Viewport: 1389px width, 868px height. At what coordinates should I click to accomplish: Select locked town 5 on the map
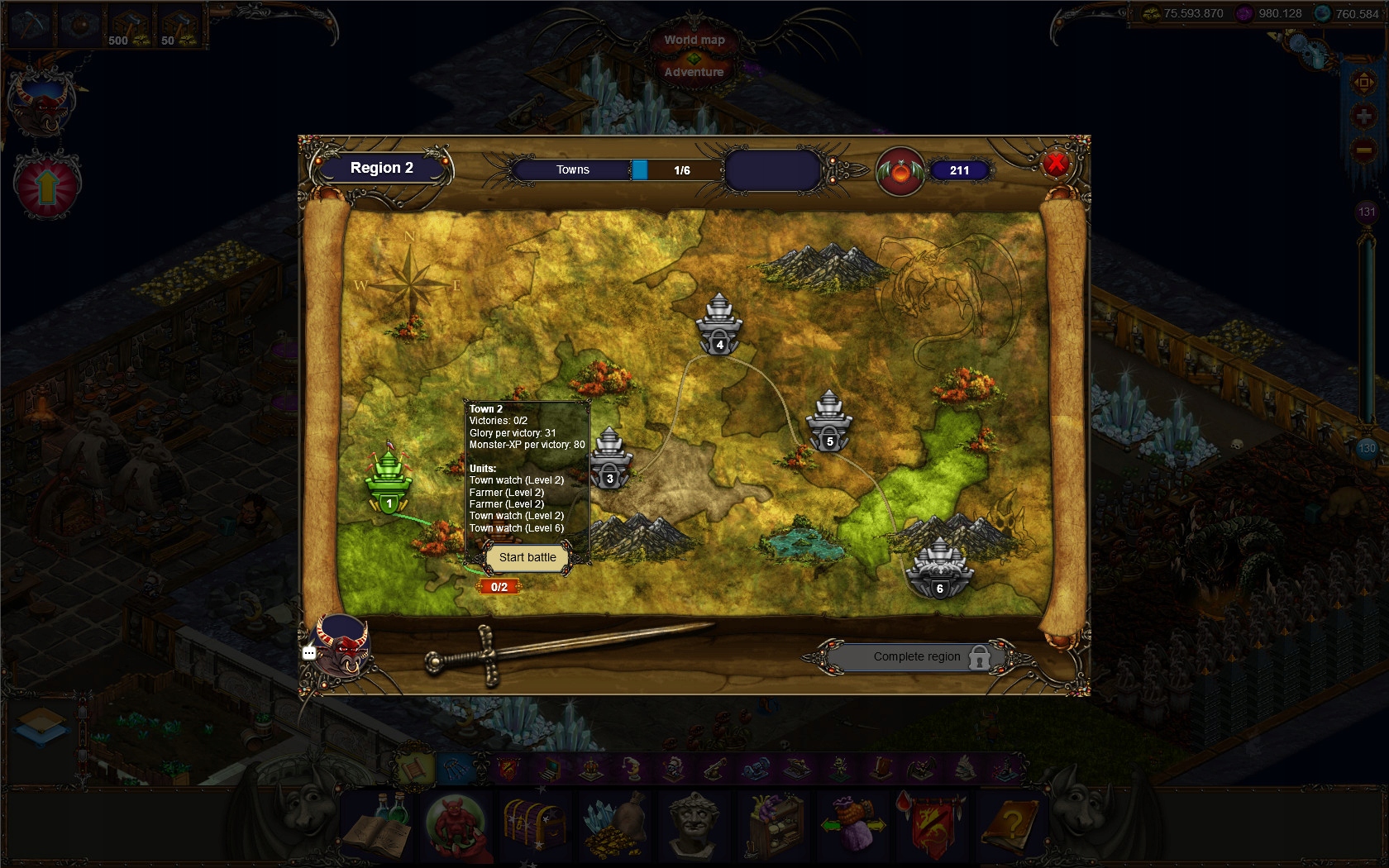[x=829, y=422]
